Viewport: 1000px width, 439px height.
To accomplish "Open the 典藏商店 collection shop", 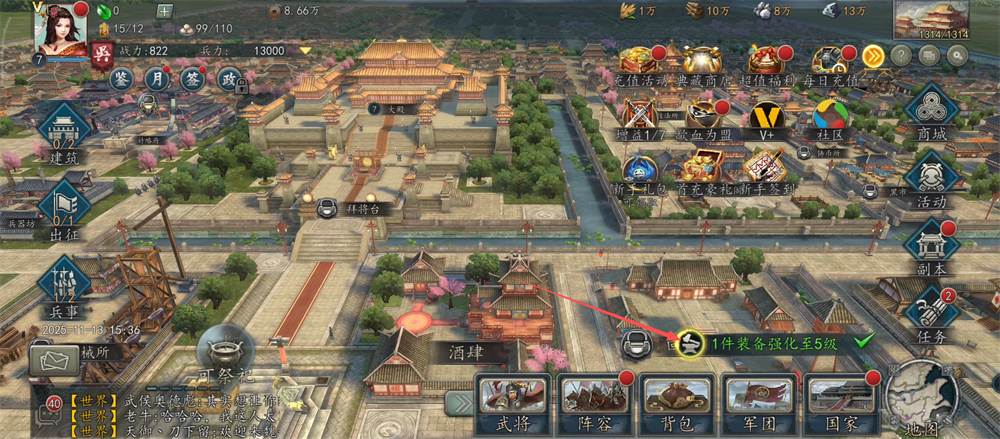I will [702, 62].
